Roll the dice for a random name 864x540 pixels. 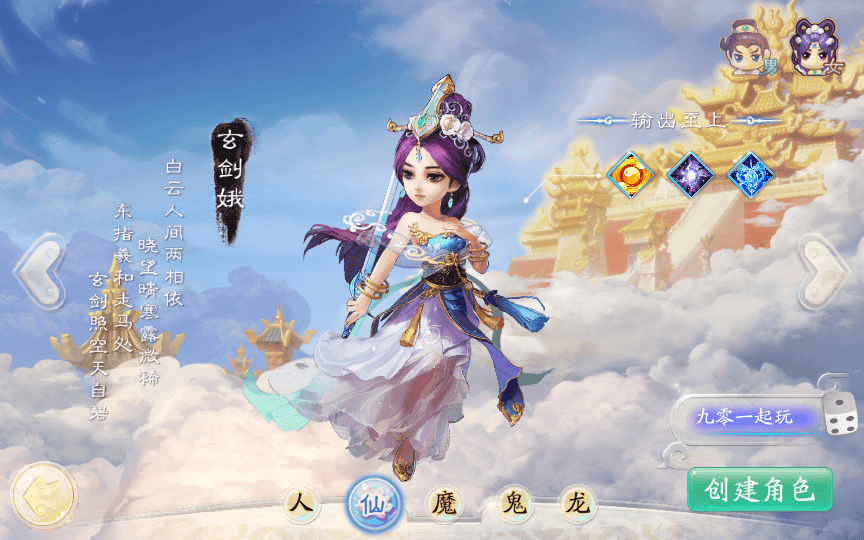click(838, 415)
